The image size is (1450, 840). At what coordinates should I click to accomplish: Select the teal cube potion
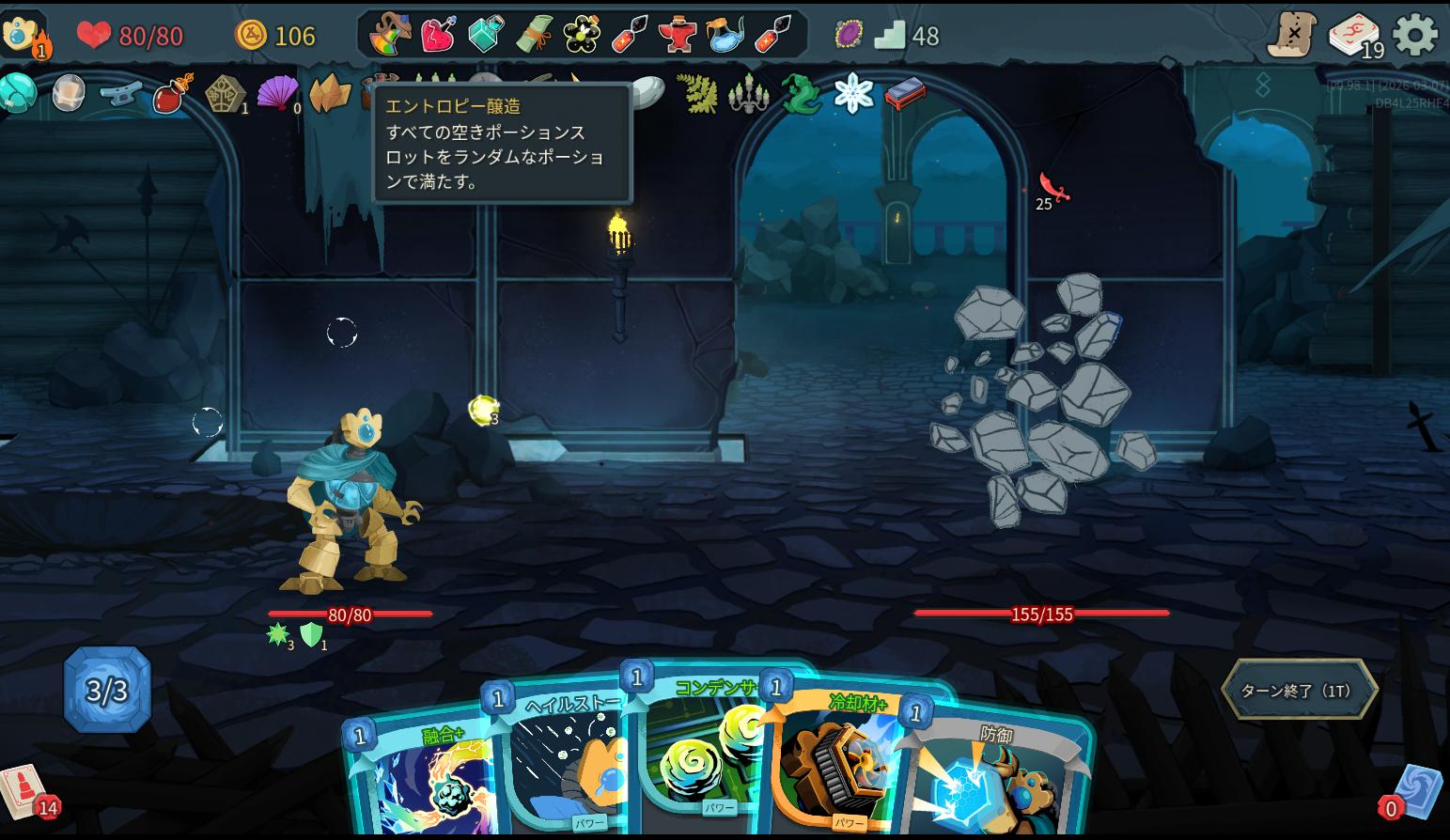pyautogui.click(x=485, y=35)
